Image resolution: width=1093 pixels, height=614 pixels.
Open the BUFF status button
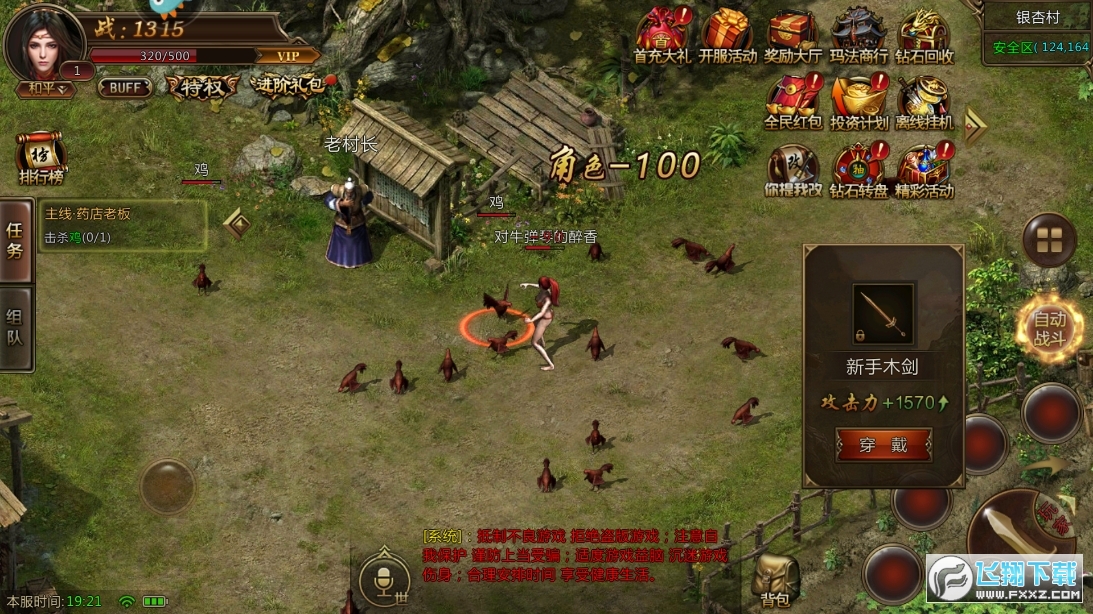tap(125, 88)
